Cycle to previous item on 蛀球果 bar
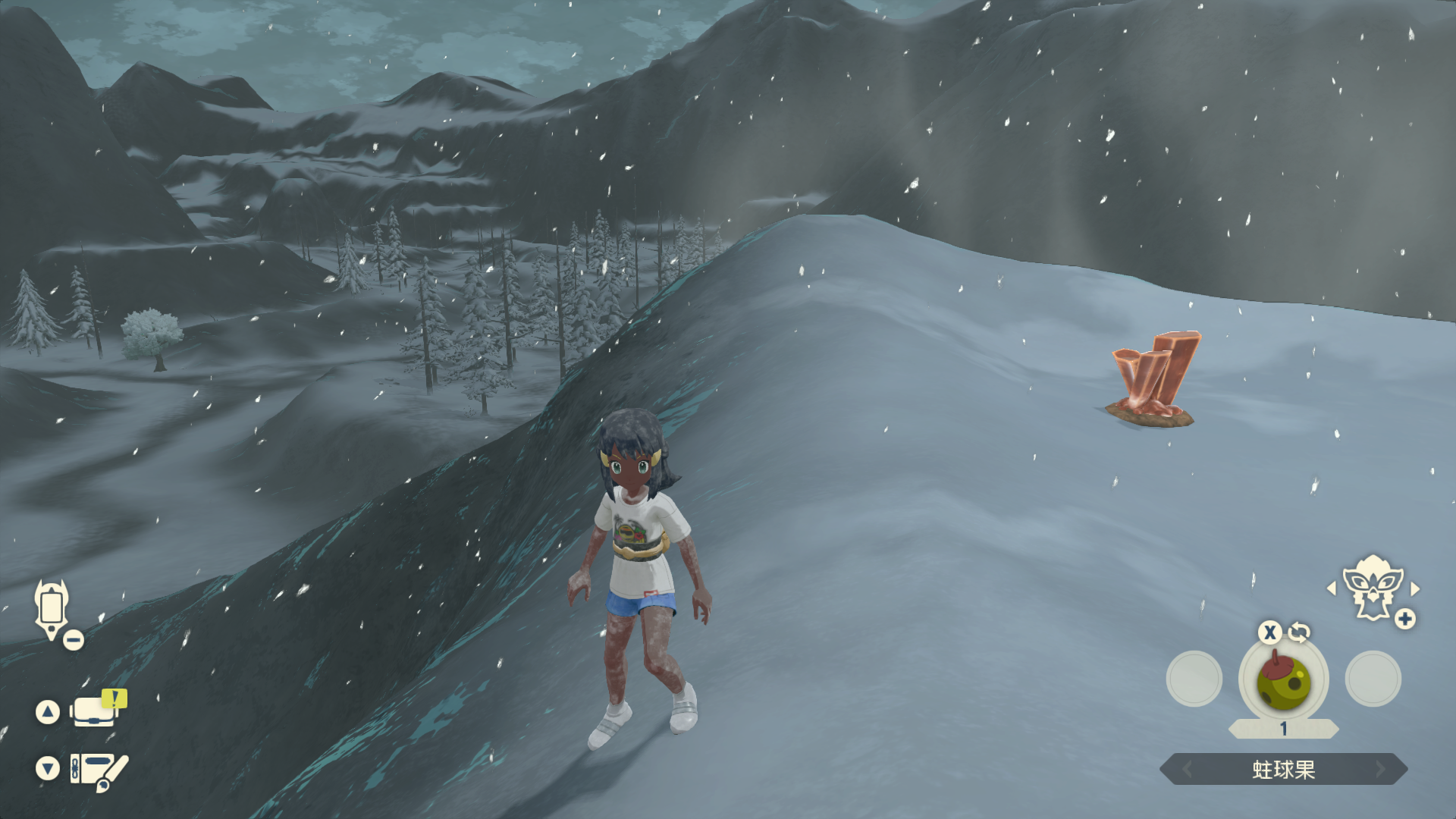Image resolution: width=1456 pixels, height=819 pixels. [1188, 770]
